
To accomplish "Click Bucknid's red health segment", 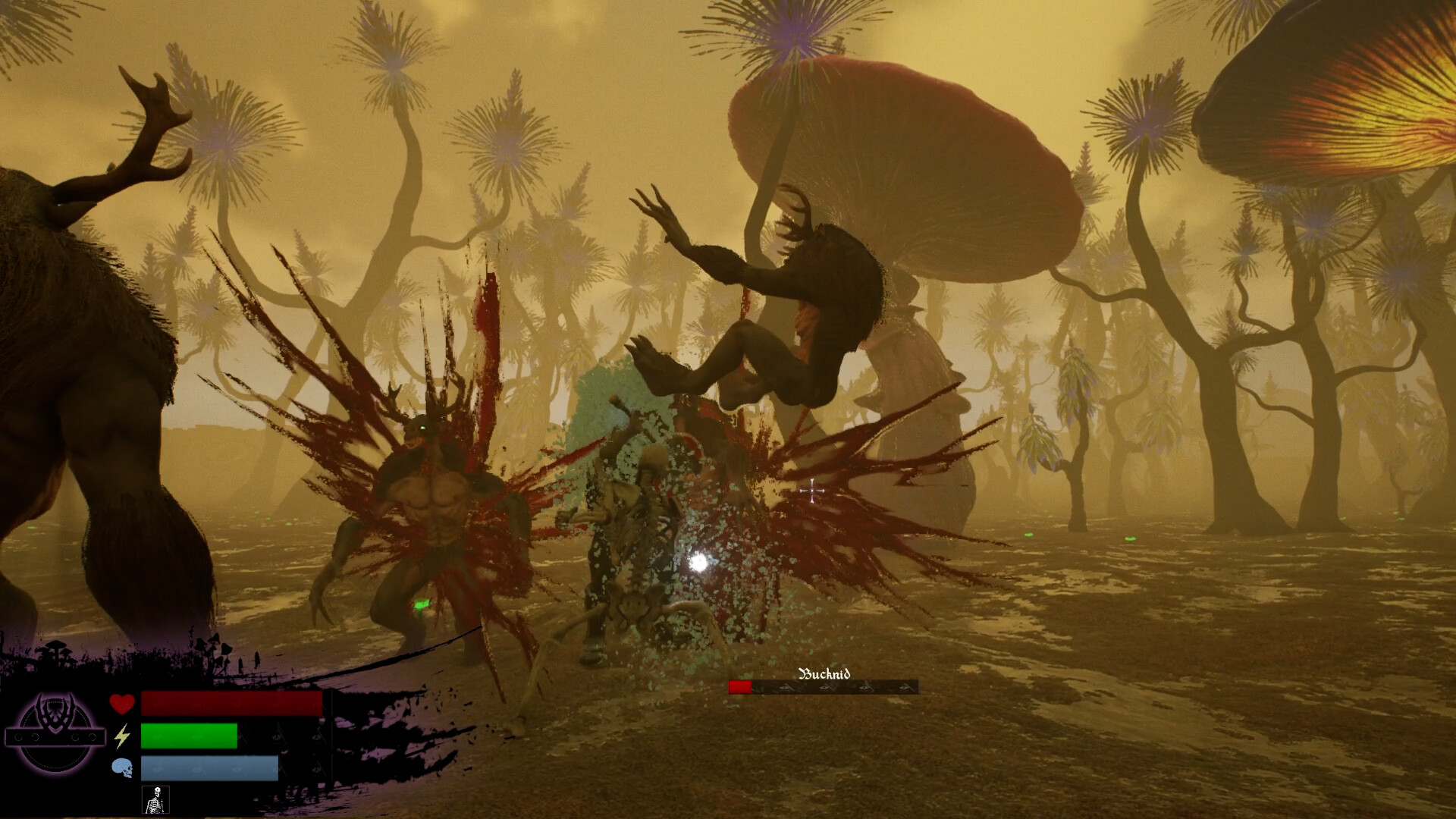I will tap(739, 687).
